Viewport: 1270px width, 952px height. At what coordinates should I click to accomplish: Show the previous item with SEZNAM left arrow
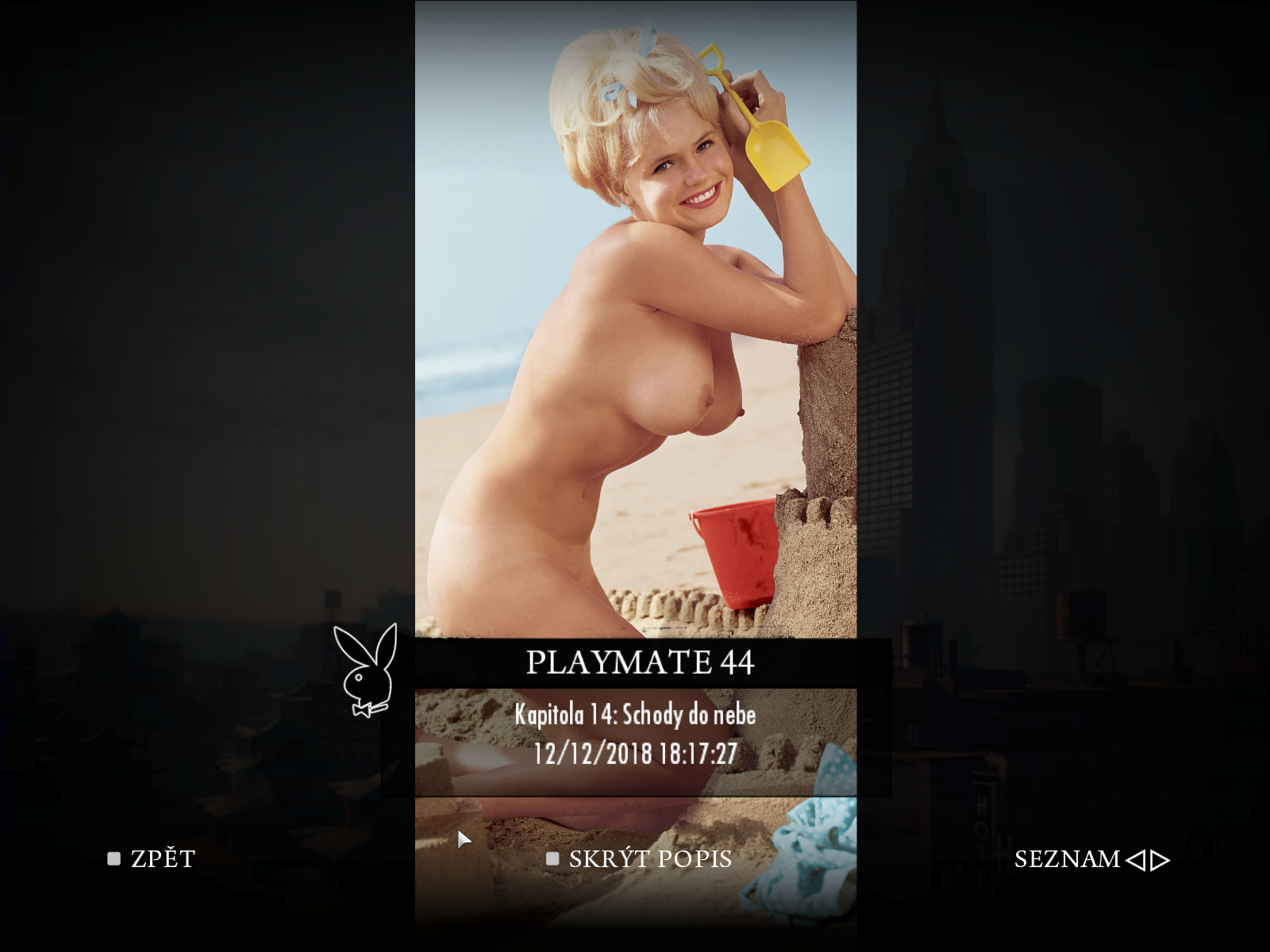point(1136,860)
